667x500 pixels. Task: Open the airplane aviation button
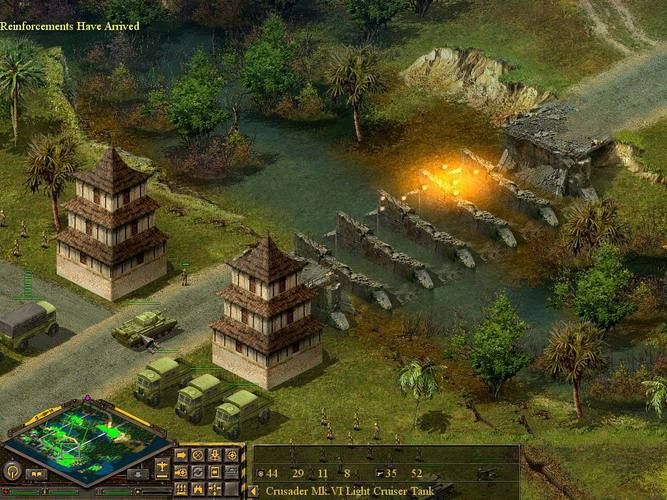pyautogui.click(x=162, y=467)
